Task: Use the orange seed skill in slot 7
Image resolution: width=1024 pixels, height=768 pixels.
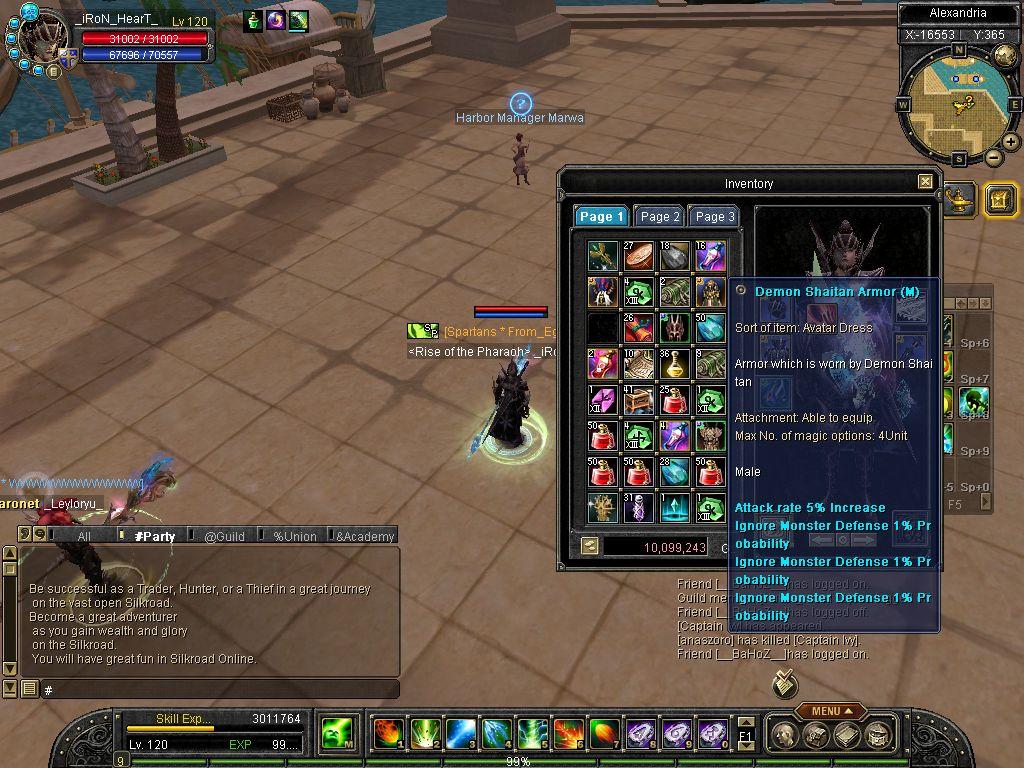Action: 604,734
